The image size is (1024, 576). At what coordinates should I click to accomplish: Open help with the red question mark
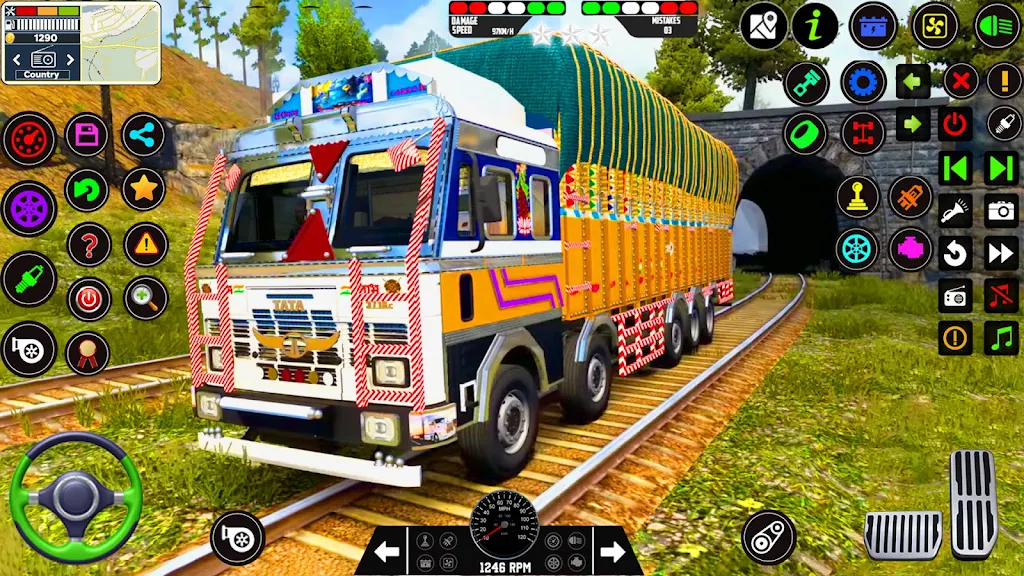88,244
